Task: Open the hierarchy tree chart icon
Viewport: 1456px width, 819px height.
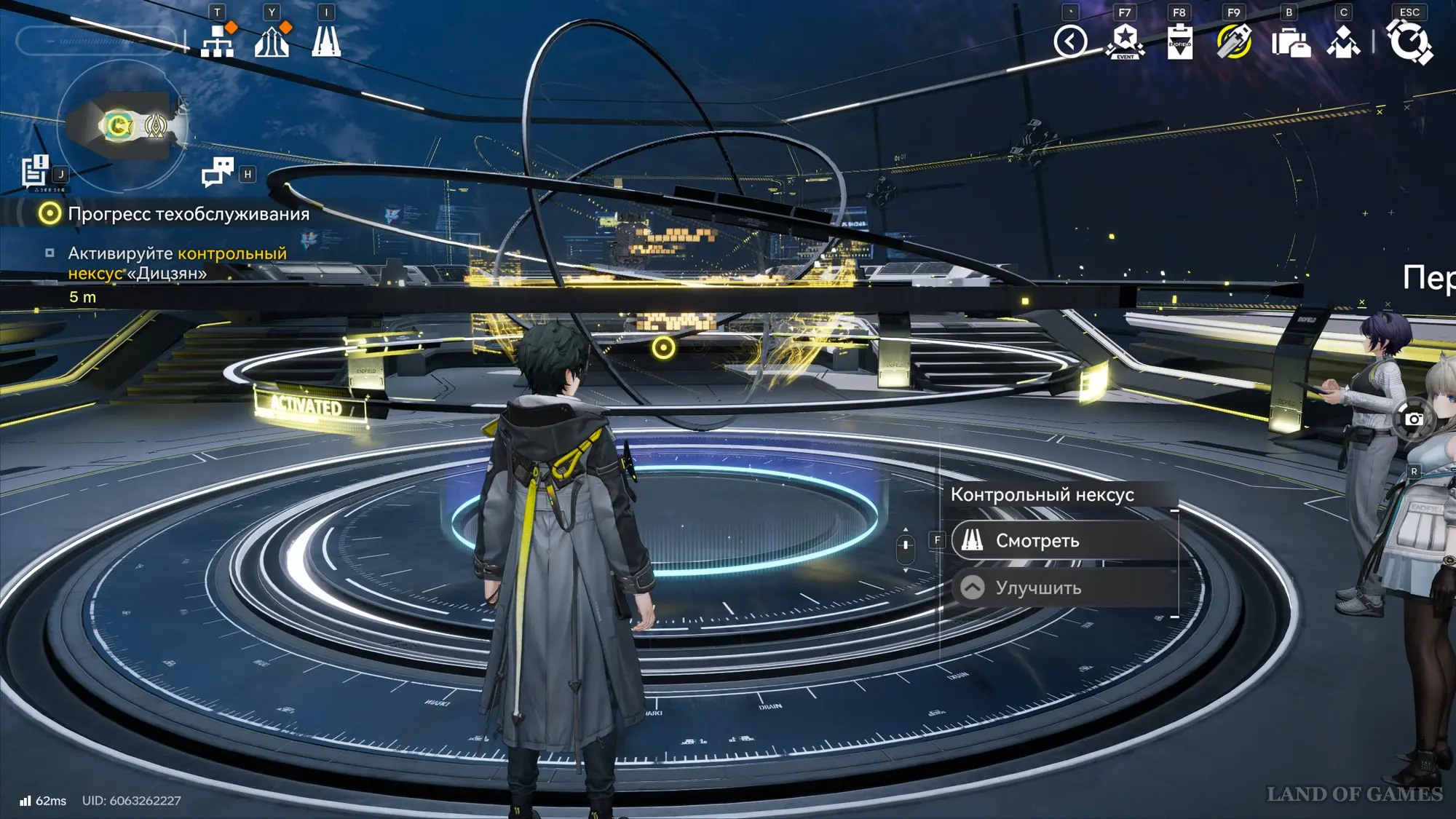Action: coord(218,41)
